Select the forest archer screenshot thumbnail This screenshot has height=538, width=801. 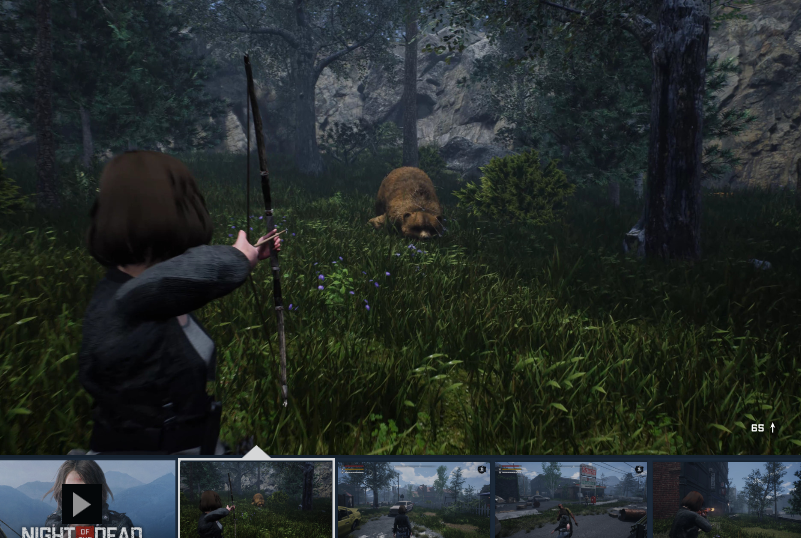[x=257, y=499]
